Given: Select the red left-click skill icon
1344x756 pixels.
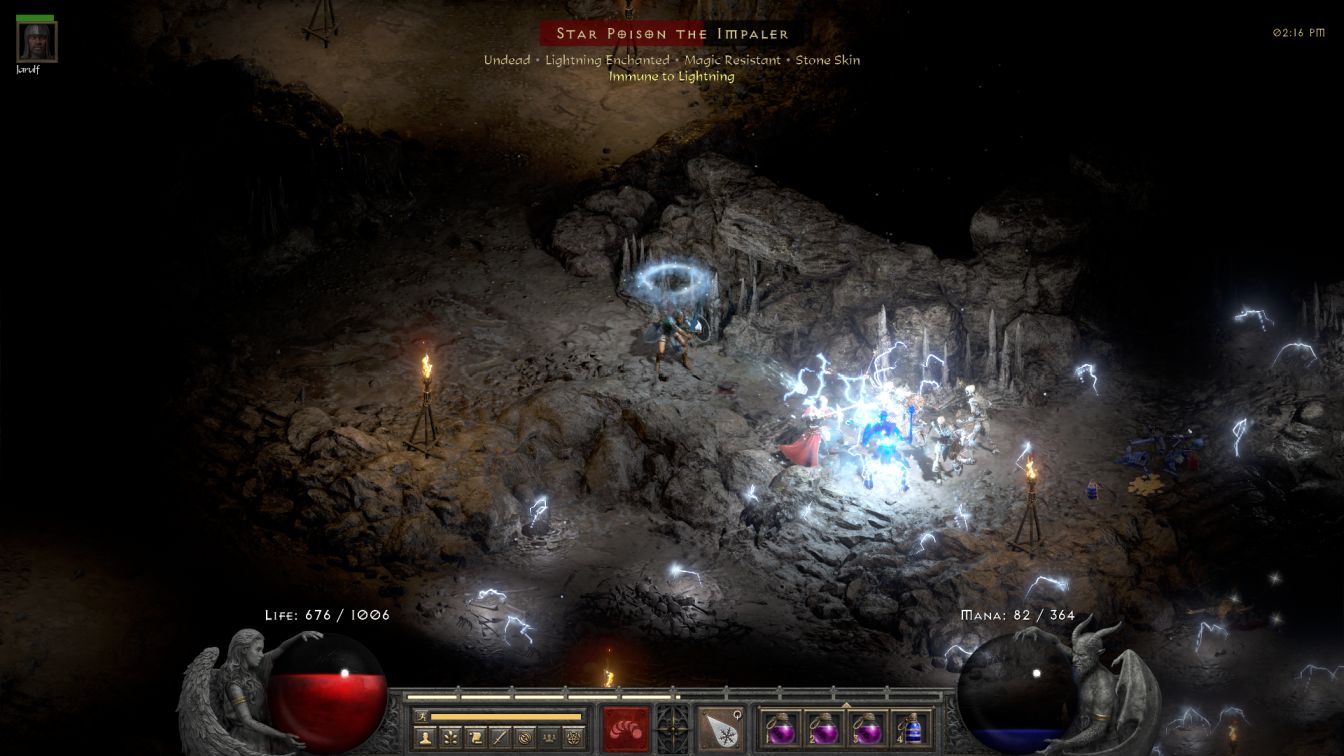Looking at the screenshot, I should (x=626, y=727).
